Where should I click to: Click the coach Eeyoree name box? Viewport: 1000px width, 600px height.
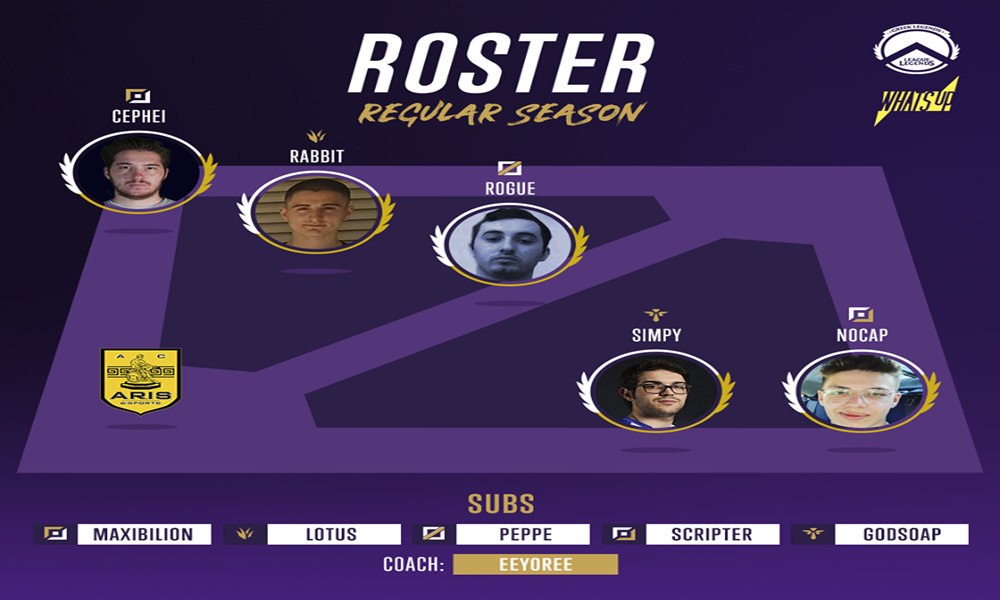(535, 565)
